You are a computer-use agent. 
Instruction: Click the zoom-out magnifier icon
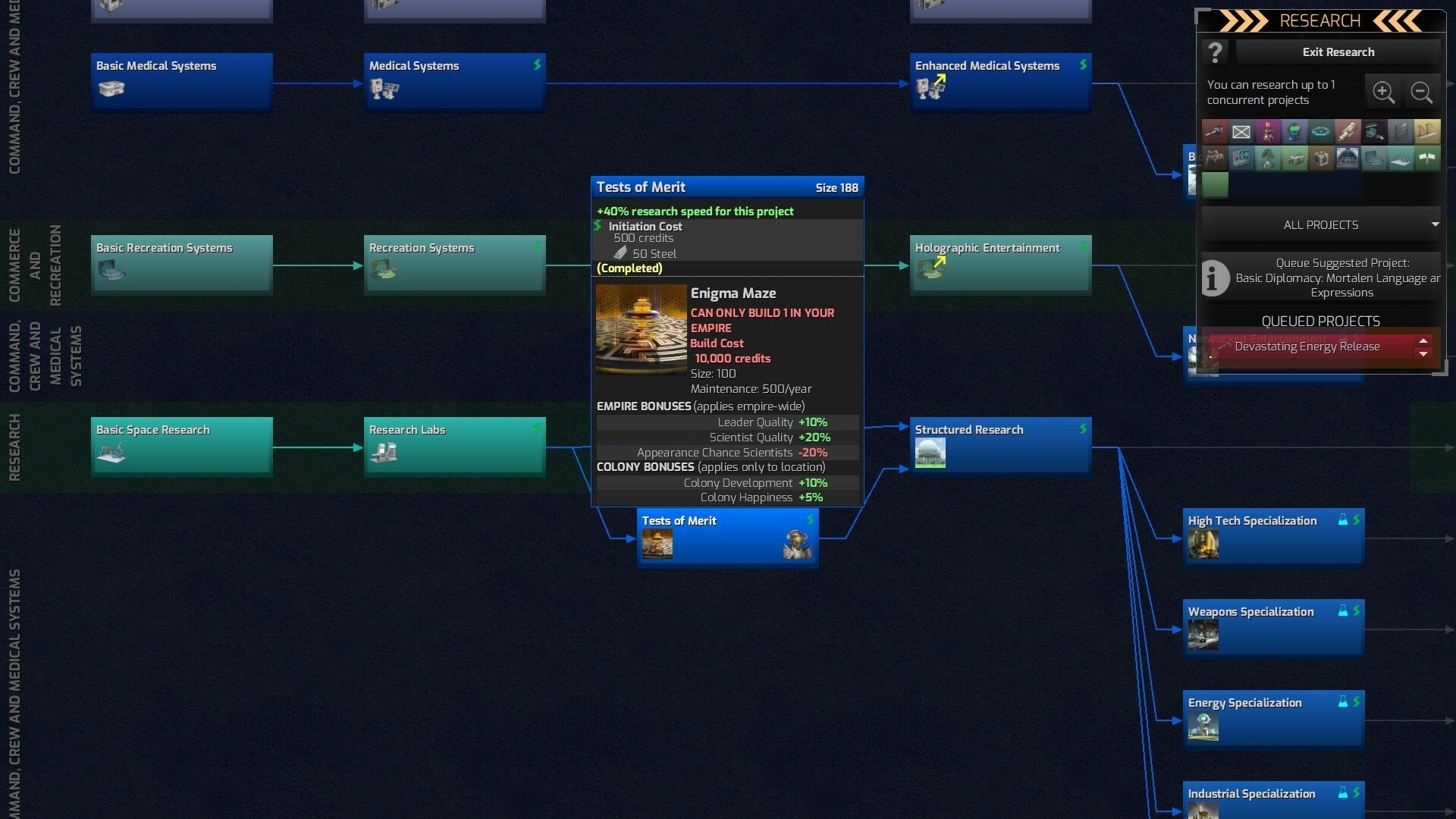click(x=1422, y=92)
